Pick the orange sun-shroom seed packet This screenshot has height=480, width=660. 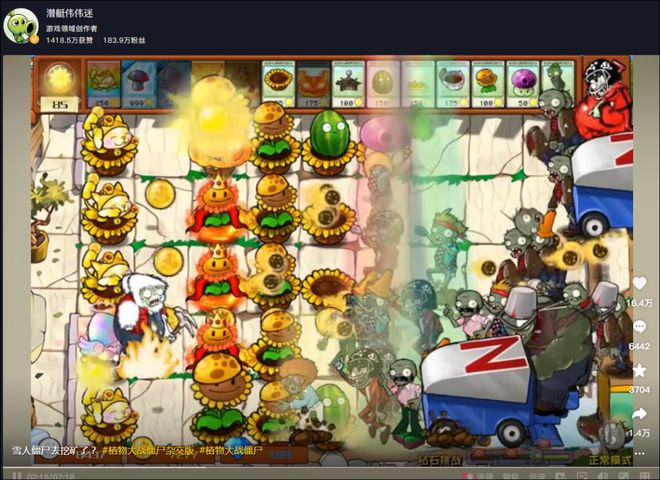click(x=487, y=82)
